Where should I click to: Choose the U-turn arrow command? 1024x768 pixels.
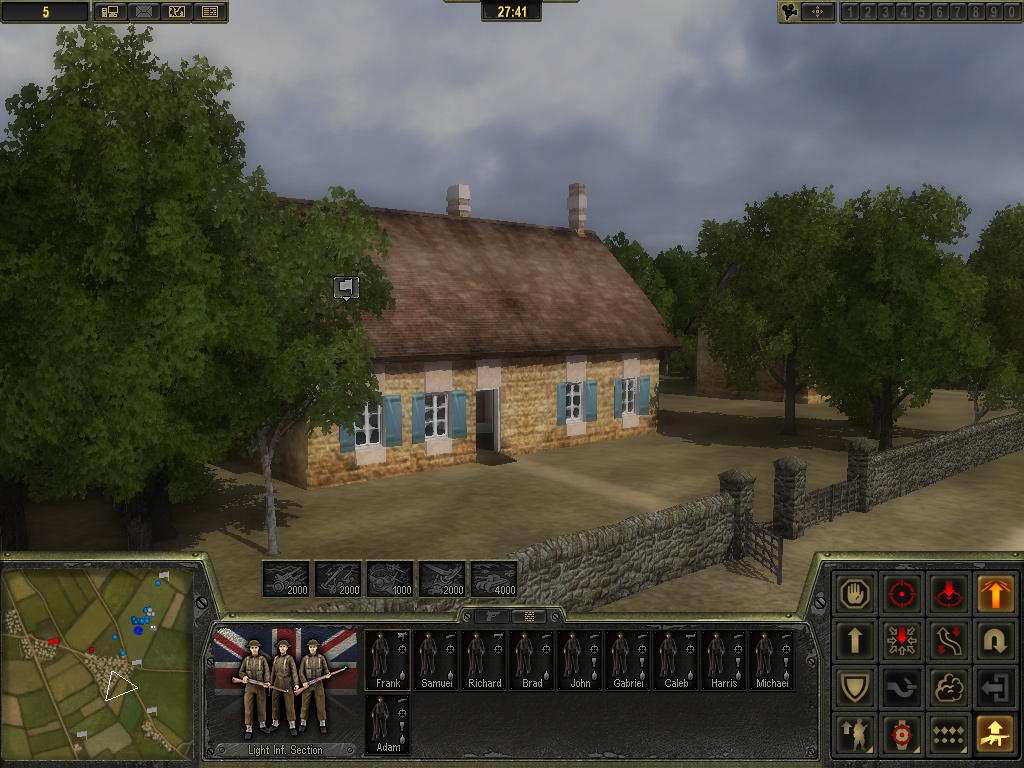pyautogui.click(x=996, y=640)
